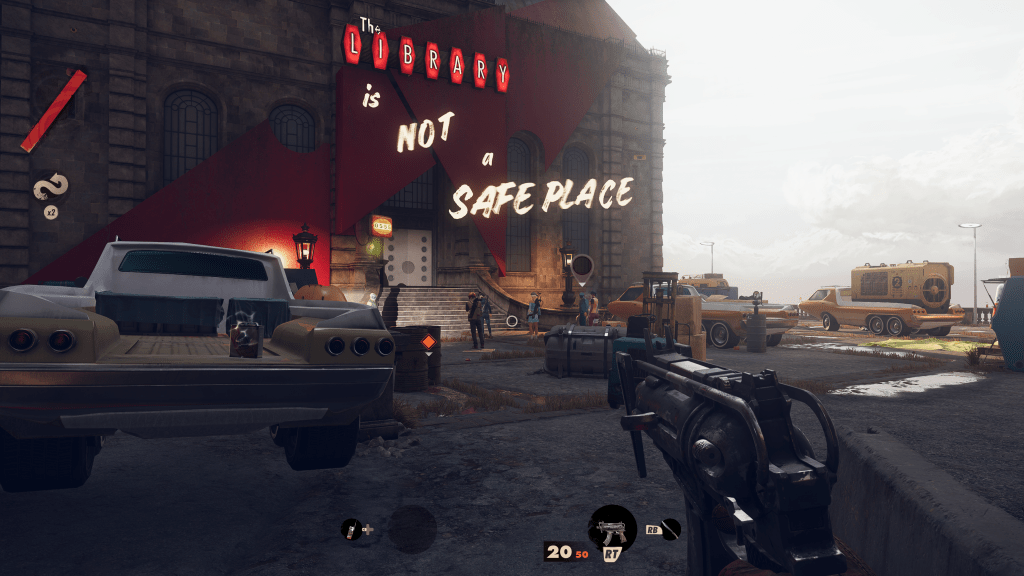Click the empty dark circular slot
This screenshot has width=1024, height=576.
click(412, 529)
